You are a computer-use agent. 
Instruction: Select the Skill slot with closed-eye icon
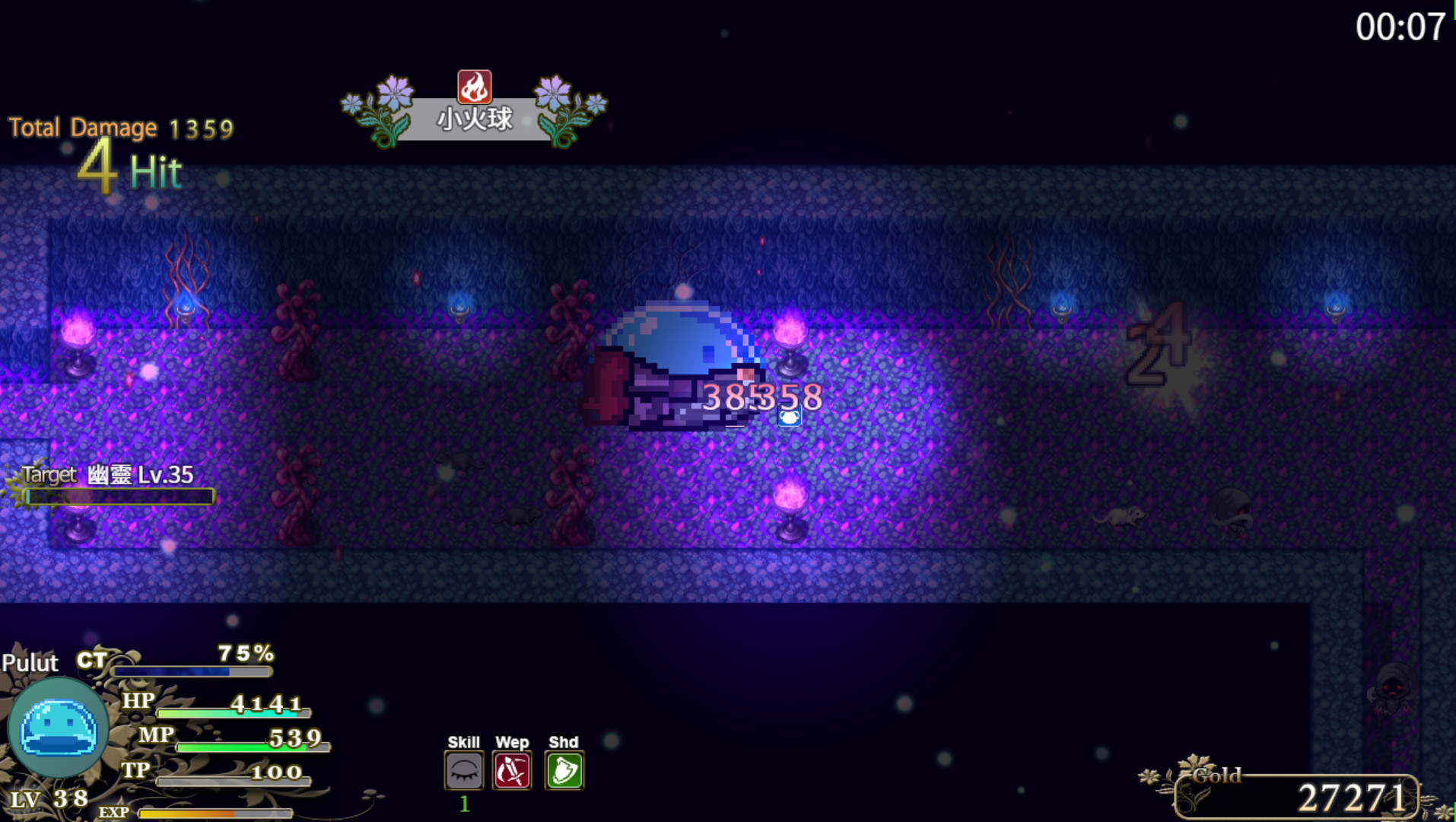464,771
